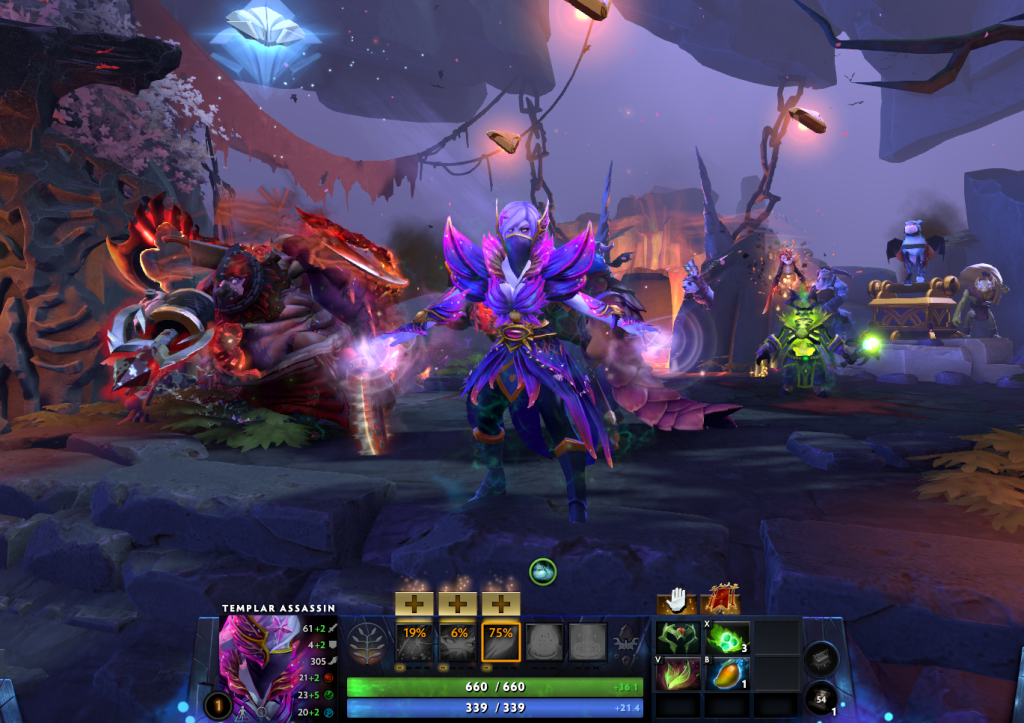The image size is (1024, 723).
Task: Select the highlighted 75% ability
Action: (x=501, y=642)
